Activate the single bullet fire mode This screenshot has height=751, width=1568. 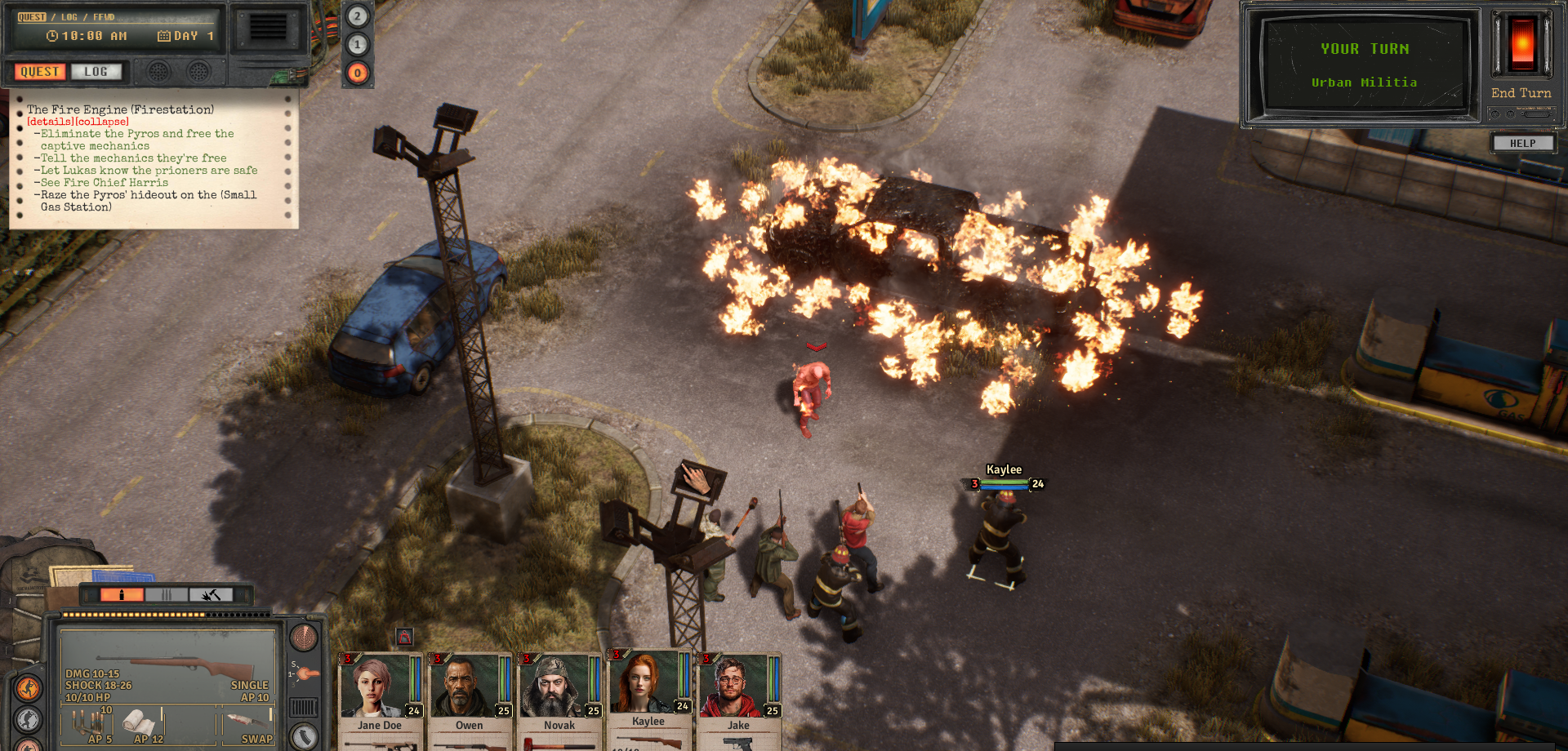[122, 595]
